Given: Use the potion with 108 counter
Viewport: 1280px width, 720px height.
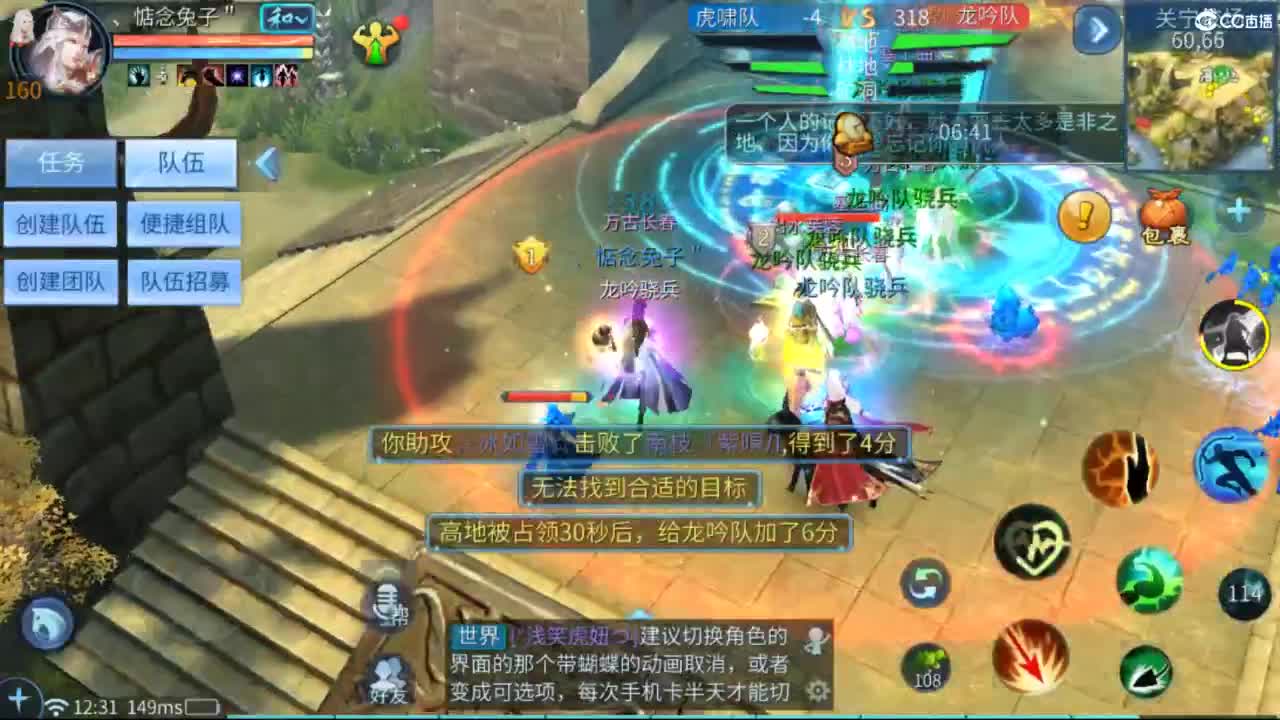Looking at the screenshot, I should [927, 666].
